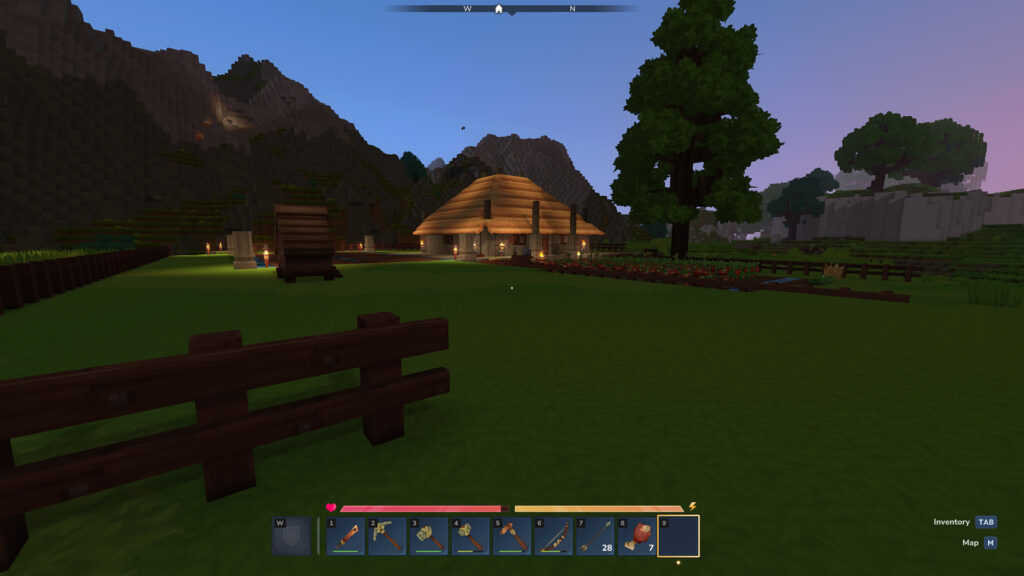
Task: Equip the pickaxe in hotbar slot 2
Action: (x=387, y=536)
